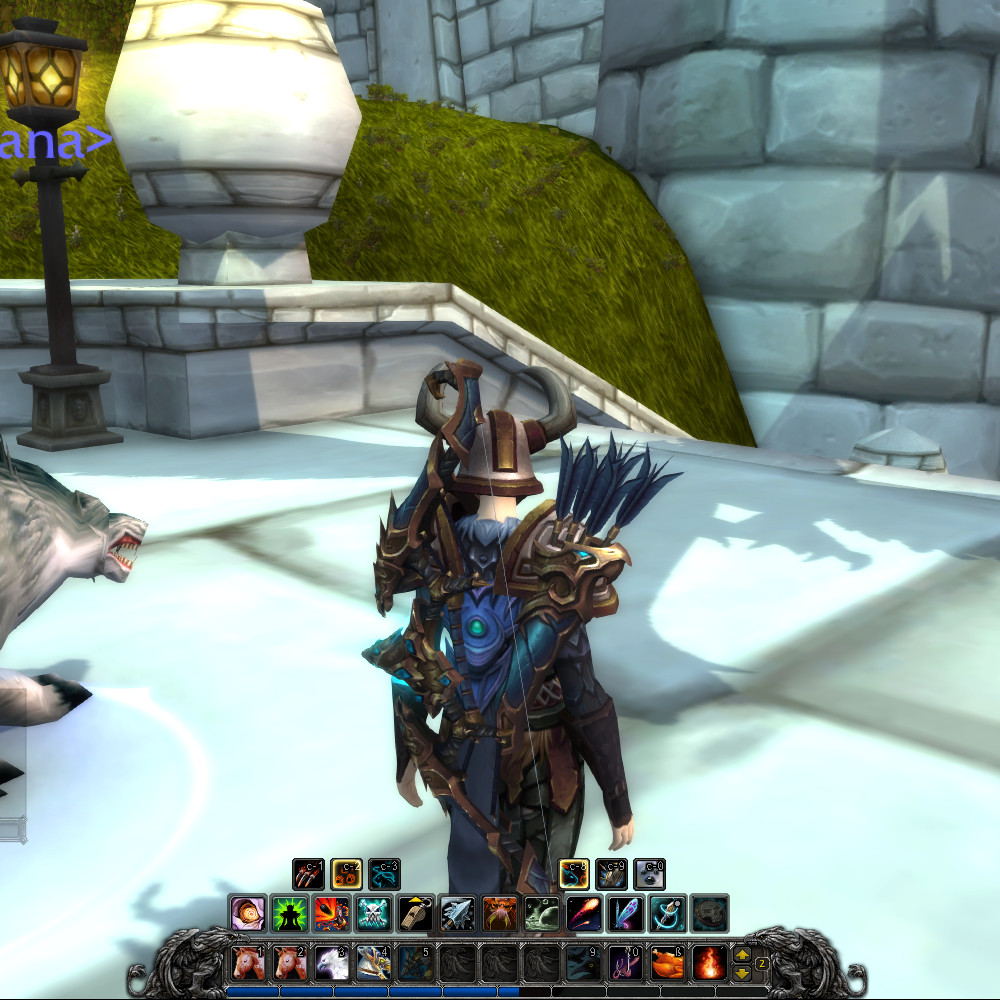Switch to the next action bar page
This screenshot has height=1000, width=1000.
click(742, 954)
